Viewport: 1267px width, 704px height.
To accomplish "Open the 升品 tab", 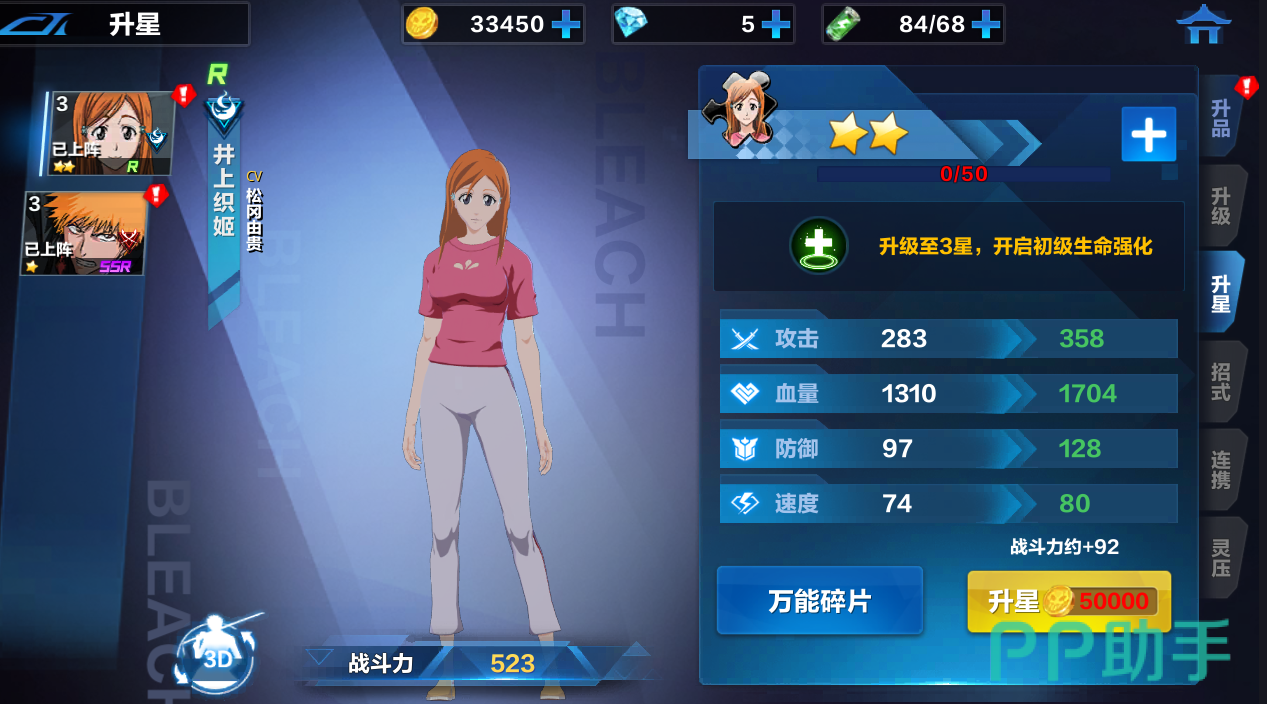I will pos(1221,119).
